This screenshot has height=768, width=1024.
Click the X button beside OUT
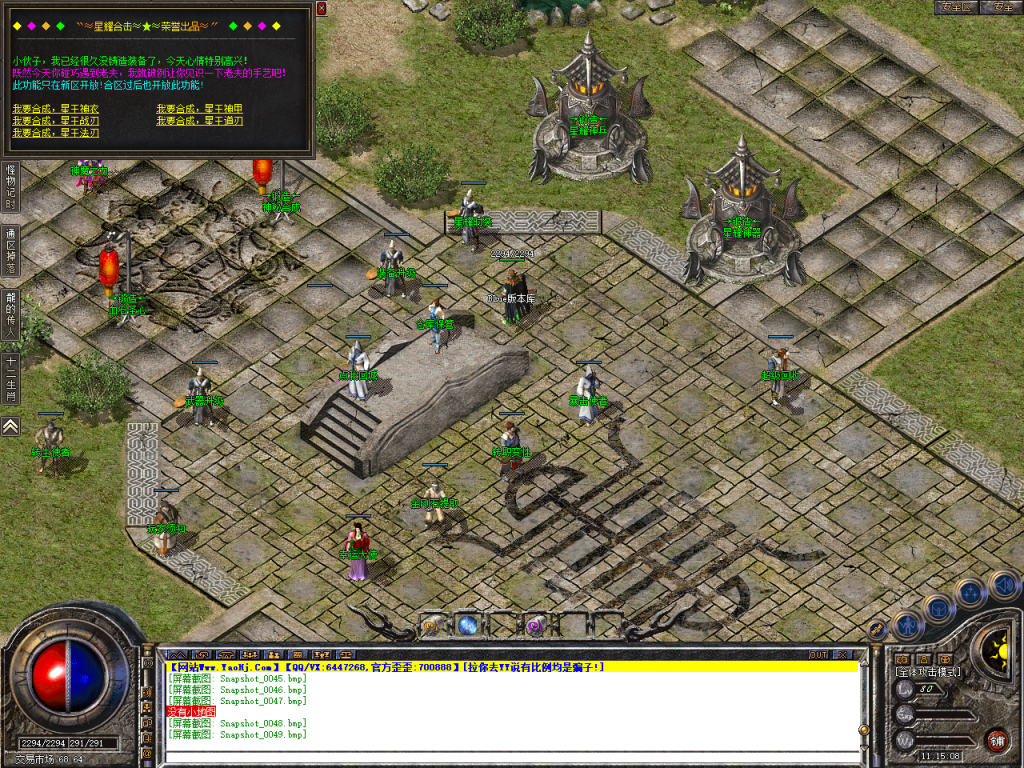pyautogui.click(x=845, y=654)
